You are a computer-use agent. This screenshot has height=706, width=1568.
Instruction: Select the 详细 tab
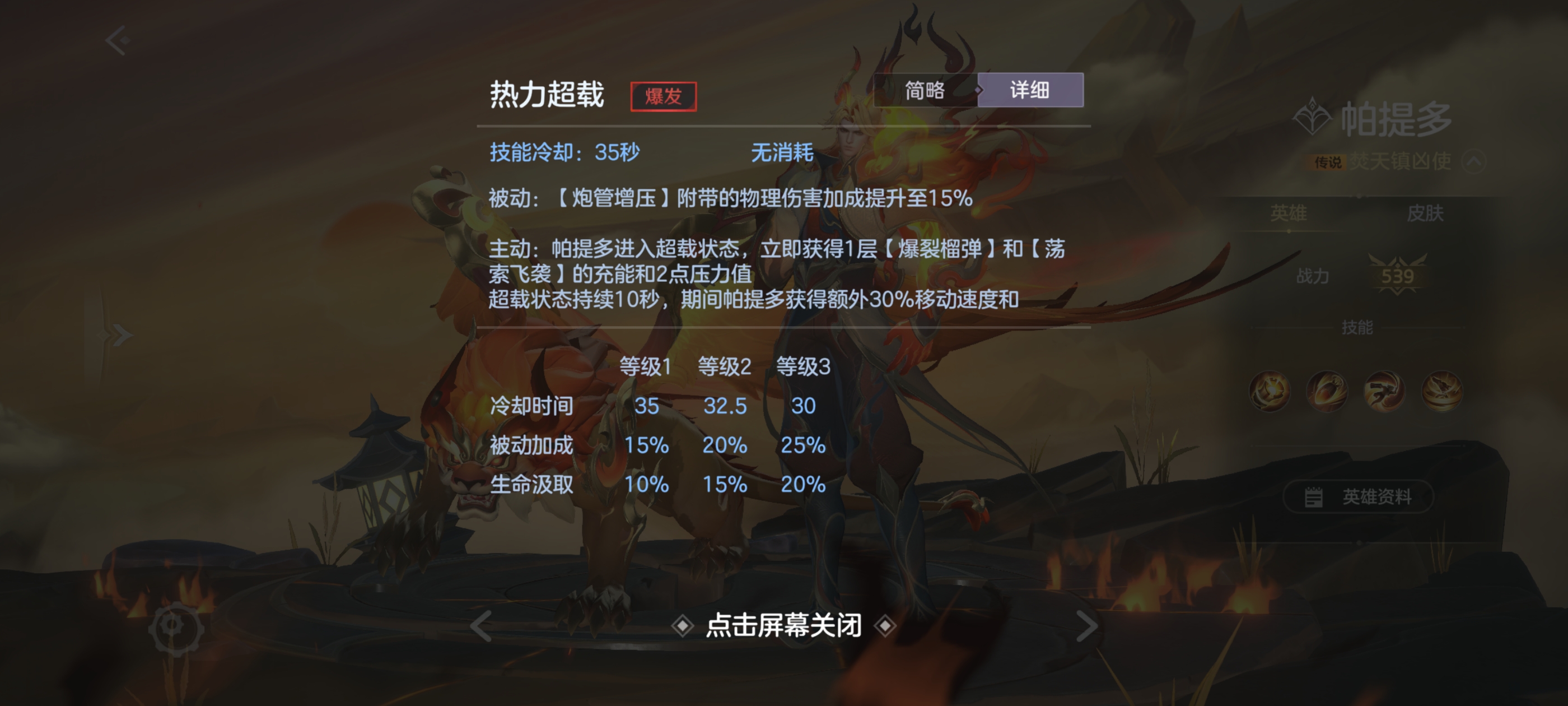pyautogui.click(x=1030, y=90)
